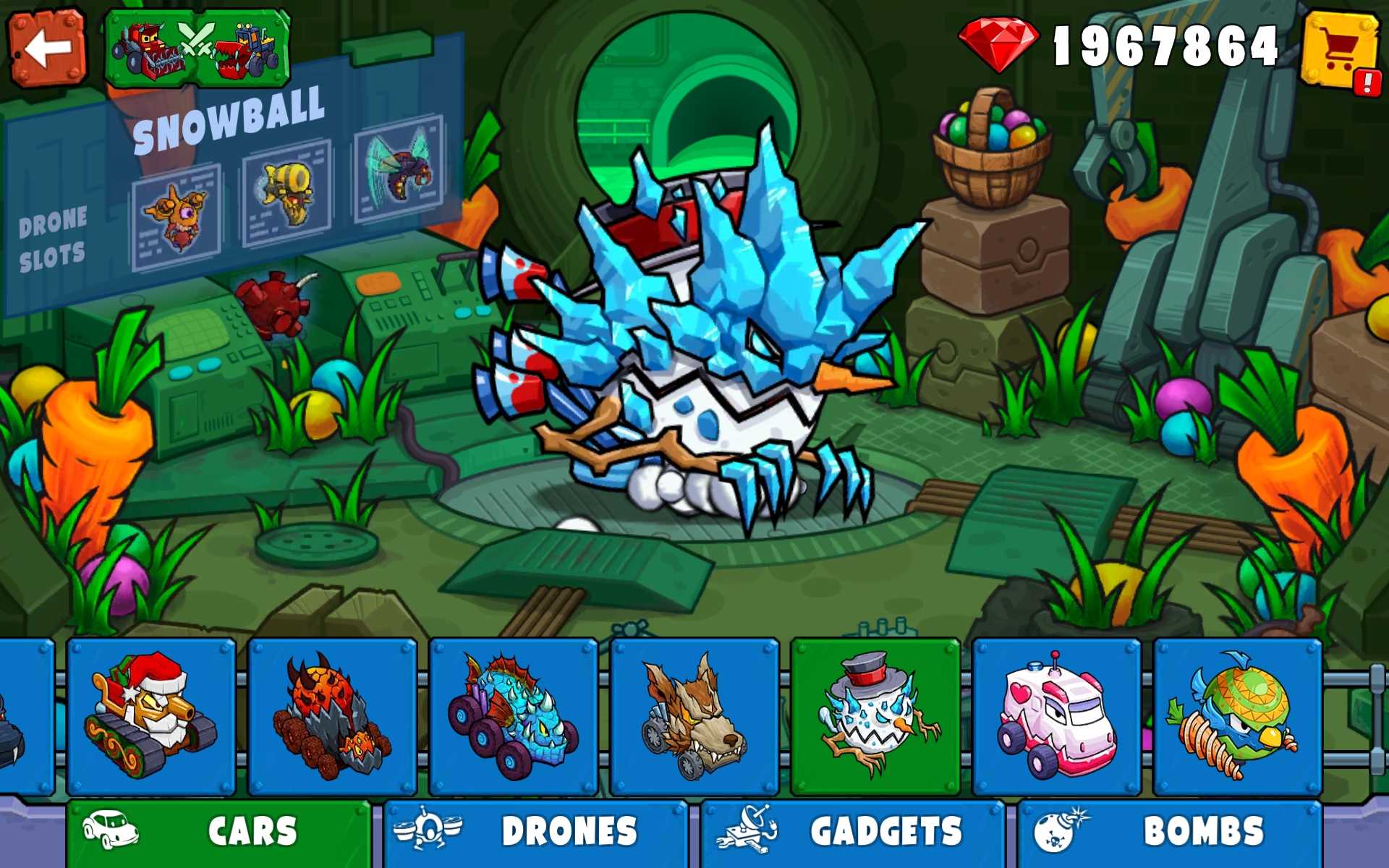Choose the green bird drill car
Screen dimensions: 1389x868
tap(1237, 717)
